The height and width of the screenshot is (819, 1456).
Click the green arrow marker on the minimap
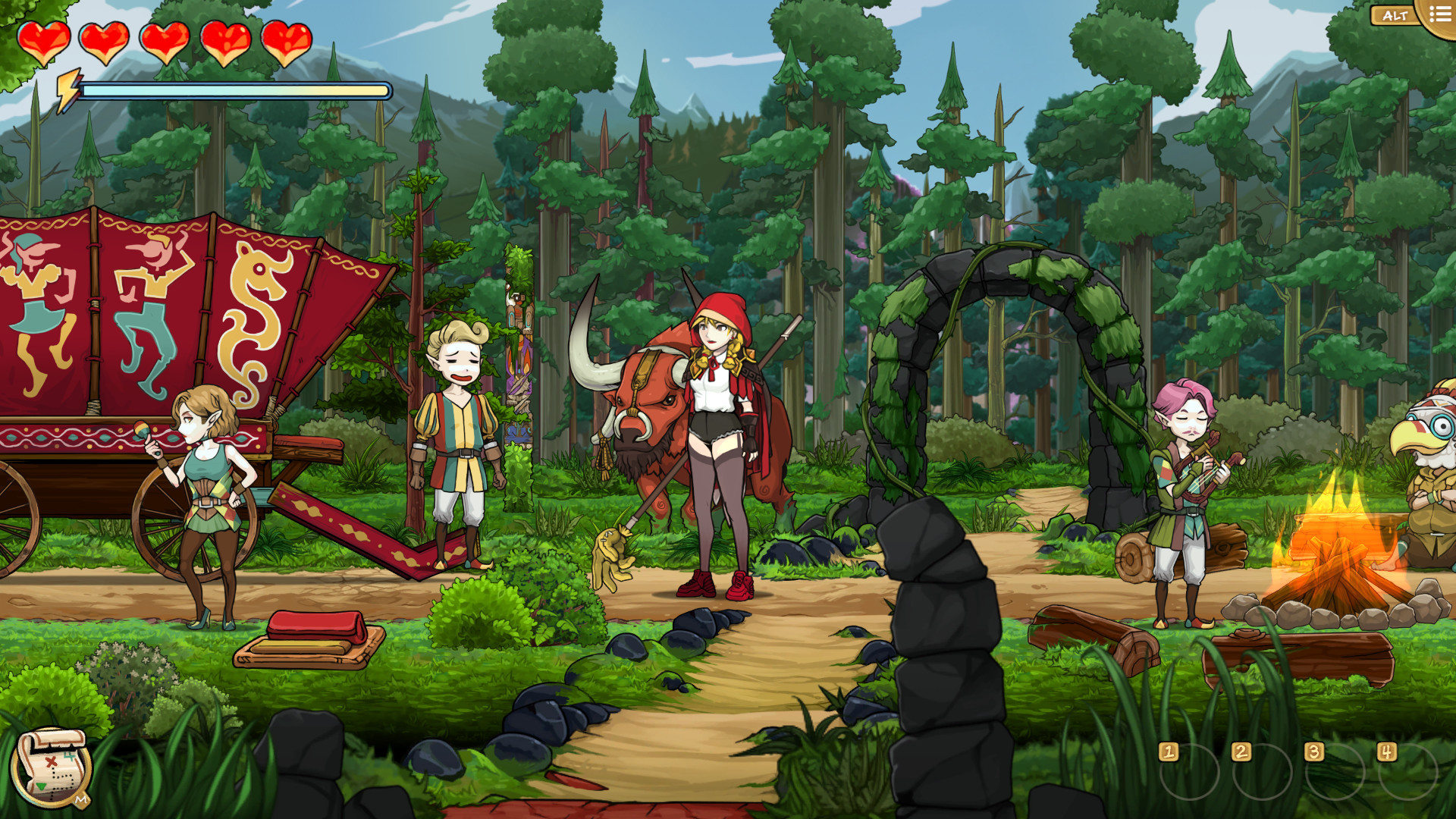click(39, 786)
